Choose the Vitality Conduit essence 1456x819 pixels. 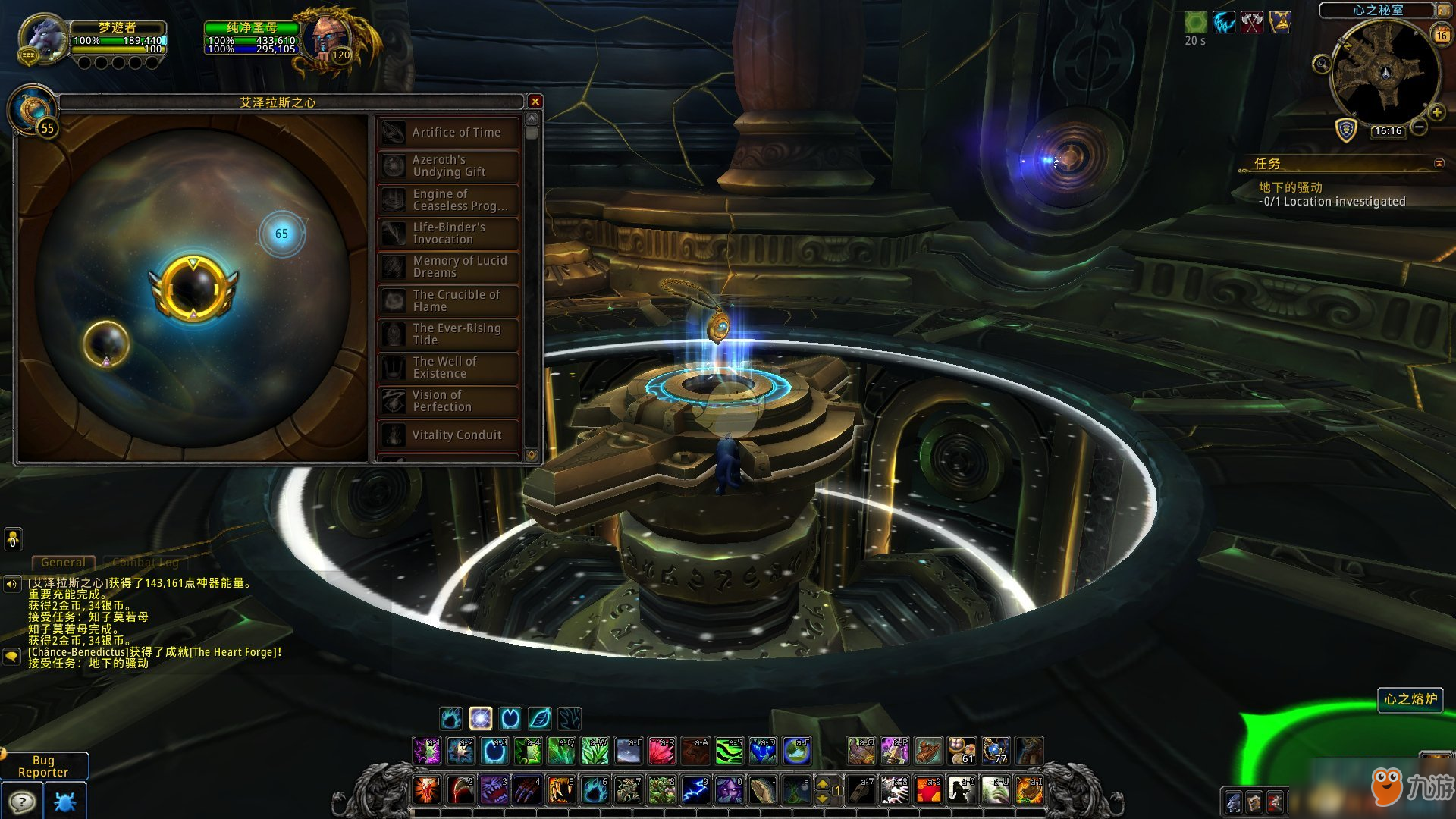(x=448, y=435)
